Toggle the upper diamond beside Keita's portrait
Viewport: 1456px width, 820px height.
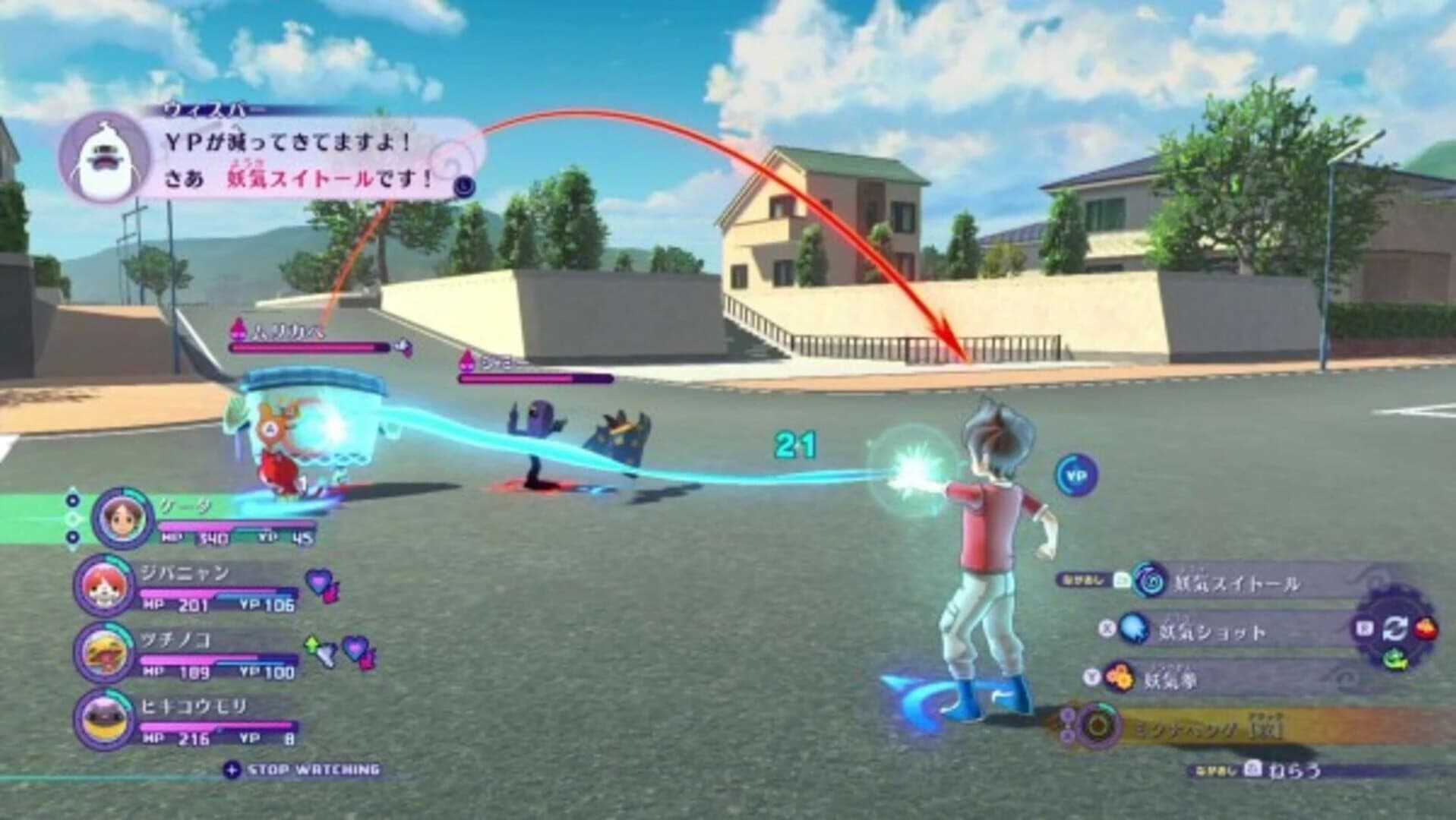click(73, 500)
